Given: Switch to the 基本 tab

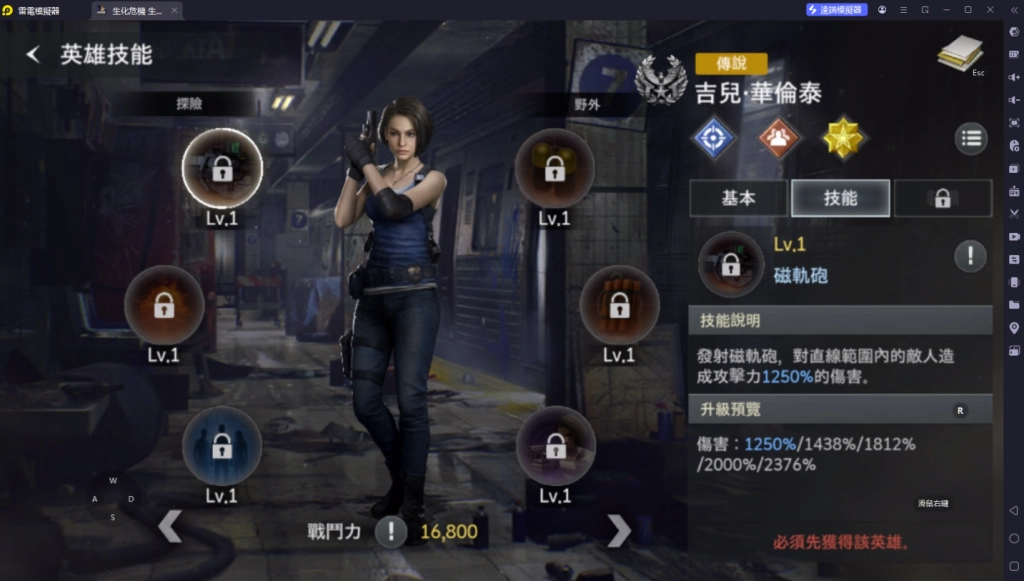Looking at the screenshot, I should click(738, 198).
